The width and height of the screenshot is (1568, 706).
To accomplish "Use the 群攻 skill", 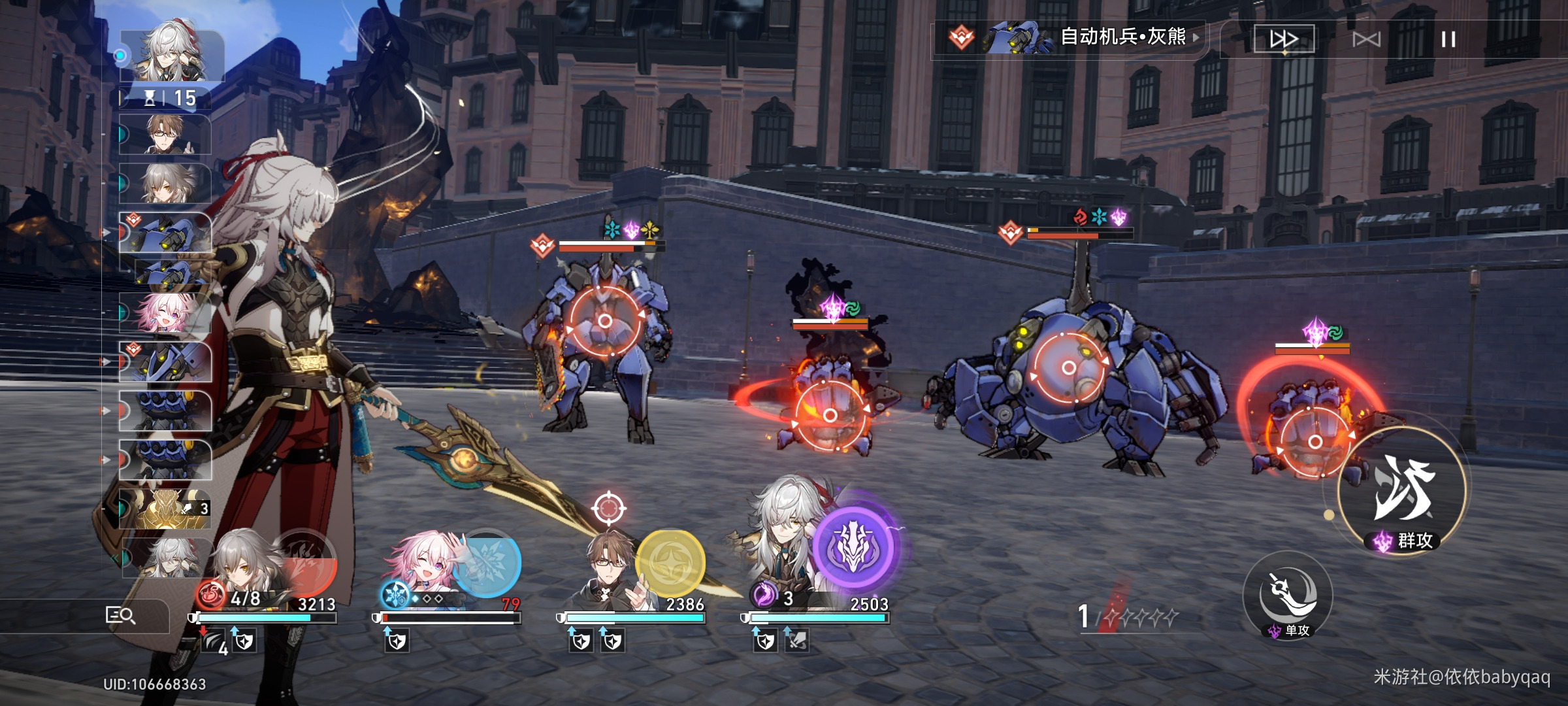I will tap(1402, 492).
